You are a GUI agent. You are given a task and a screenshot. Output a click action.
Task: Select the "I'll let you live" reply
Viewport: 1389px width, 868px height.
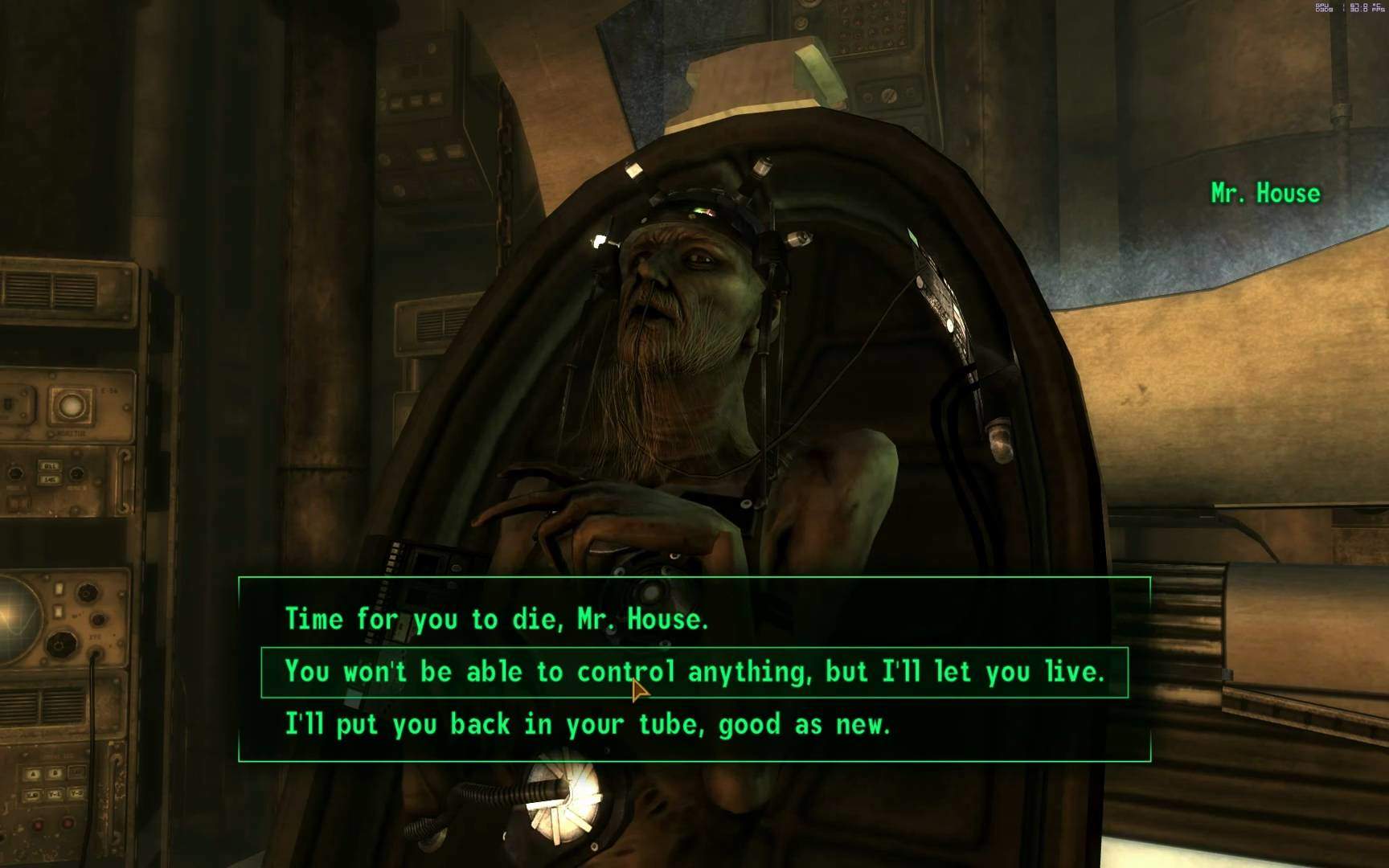pyautogui.click(x=694, y=672)
